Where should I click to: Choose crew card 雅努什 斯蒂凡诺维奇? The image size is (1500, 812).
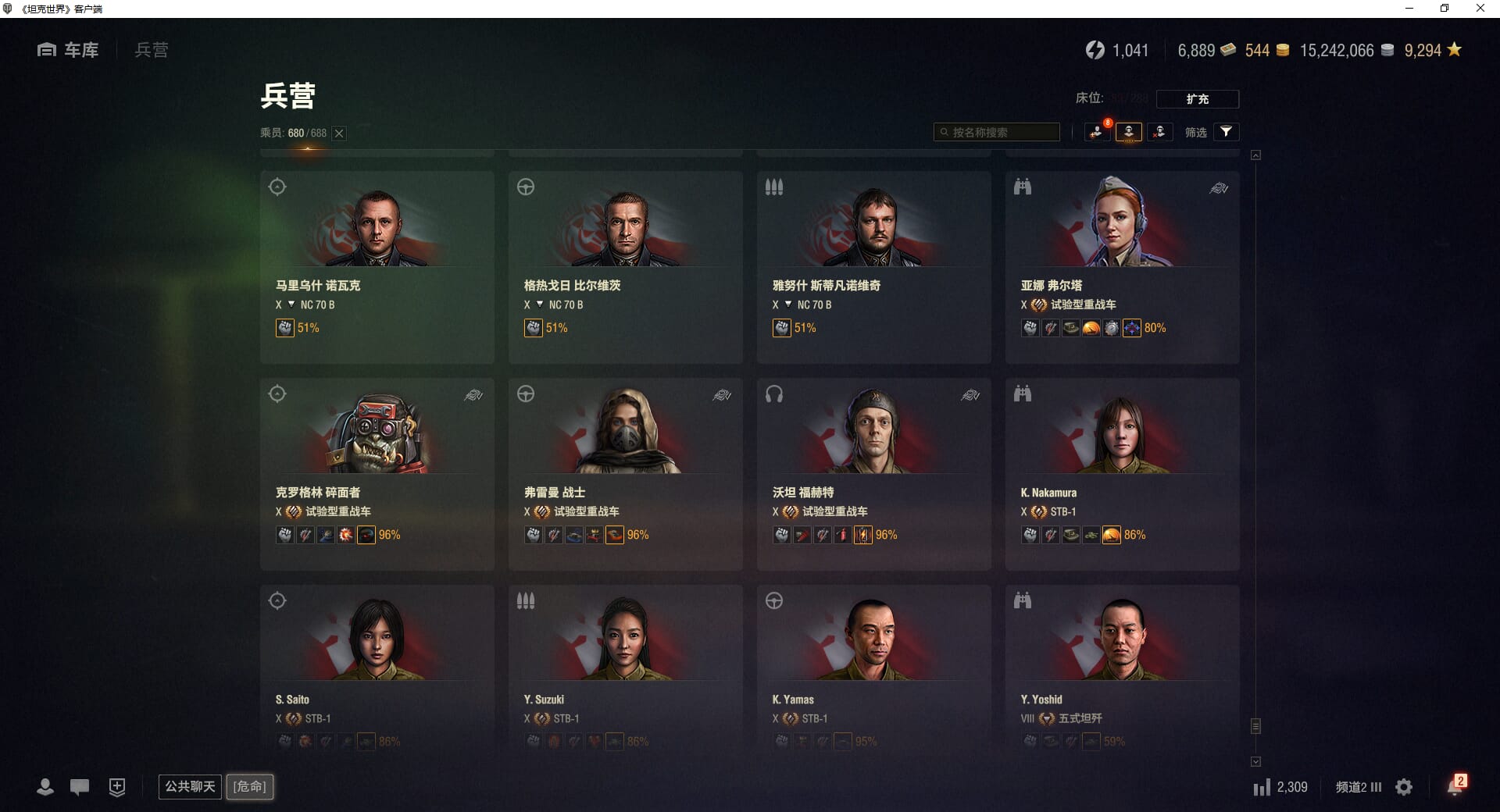[873, 266]
